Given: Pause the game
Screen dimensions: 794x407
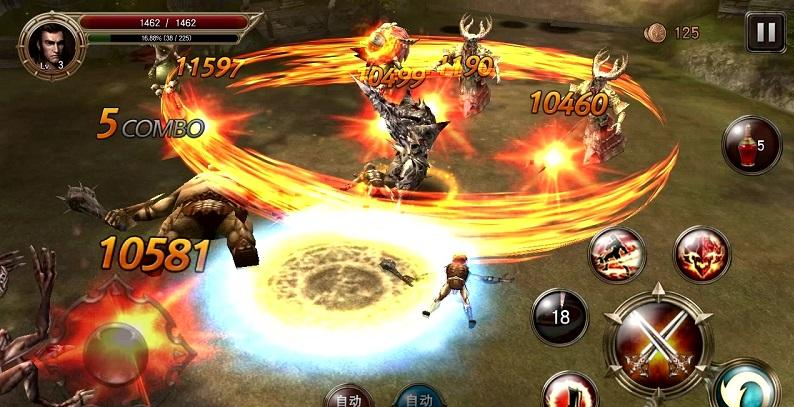Looking at the screenshot, I should 765,32.
